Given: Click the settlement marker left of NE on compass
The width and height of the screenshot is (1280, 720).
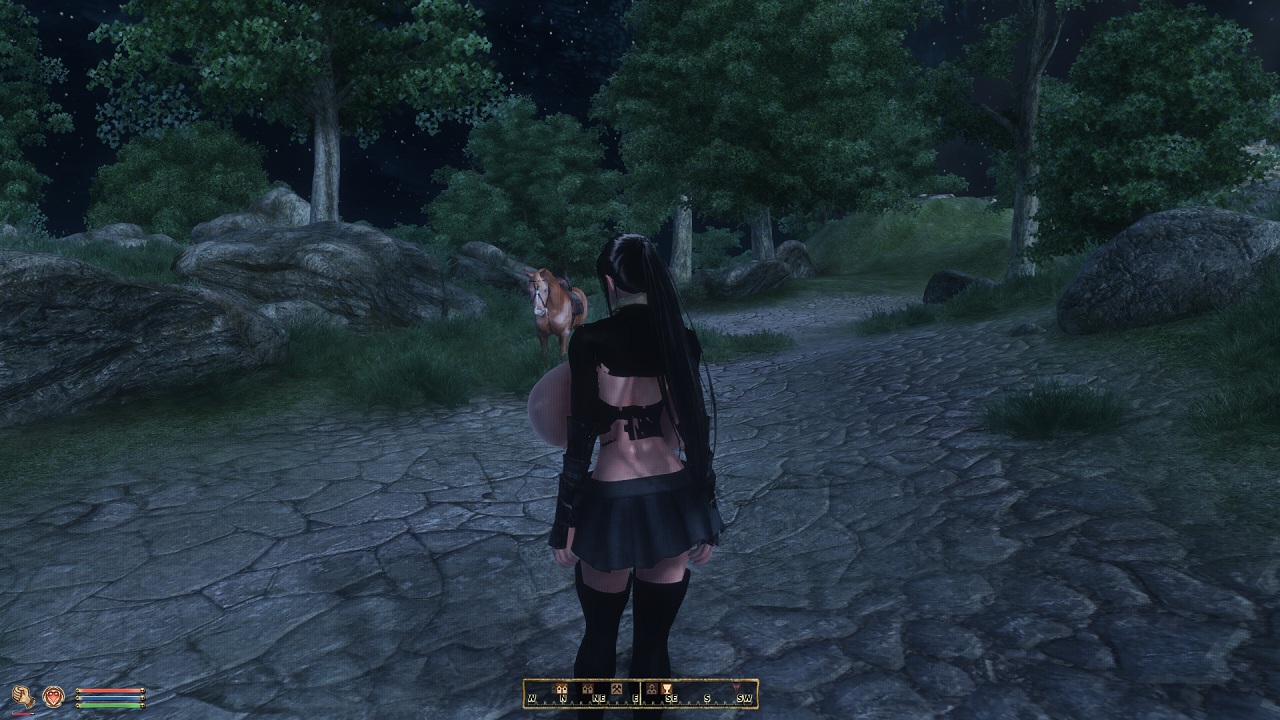Looking at the screenshot, I should click(x=587, y=689).
